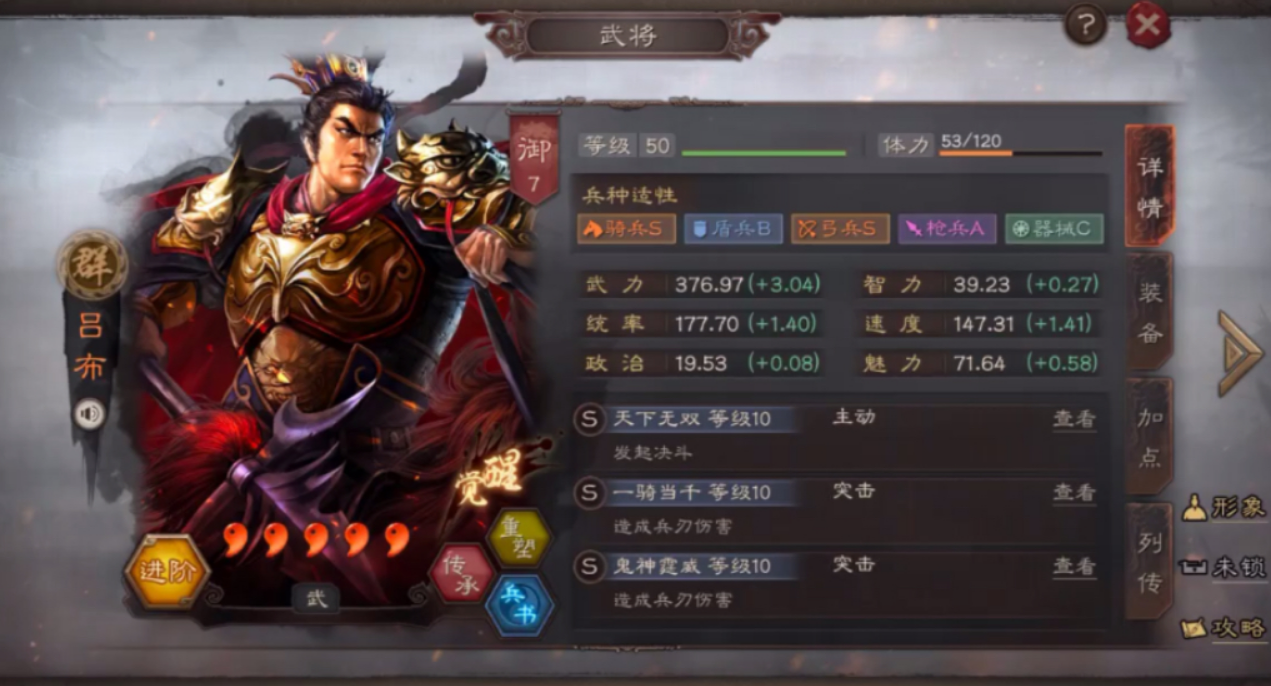Open the 形象 appearance option

[x=1225, y=507]
